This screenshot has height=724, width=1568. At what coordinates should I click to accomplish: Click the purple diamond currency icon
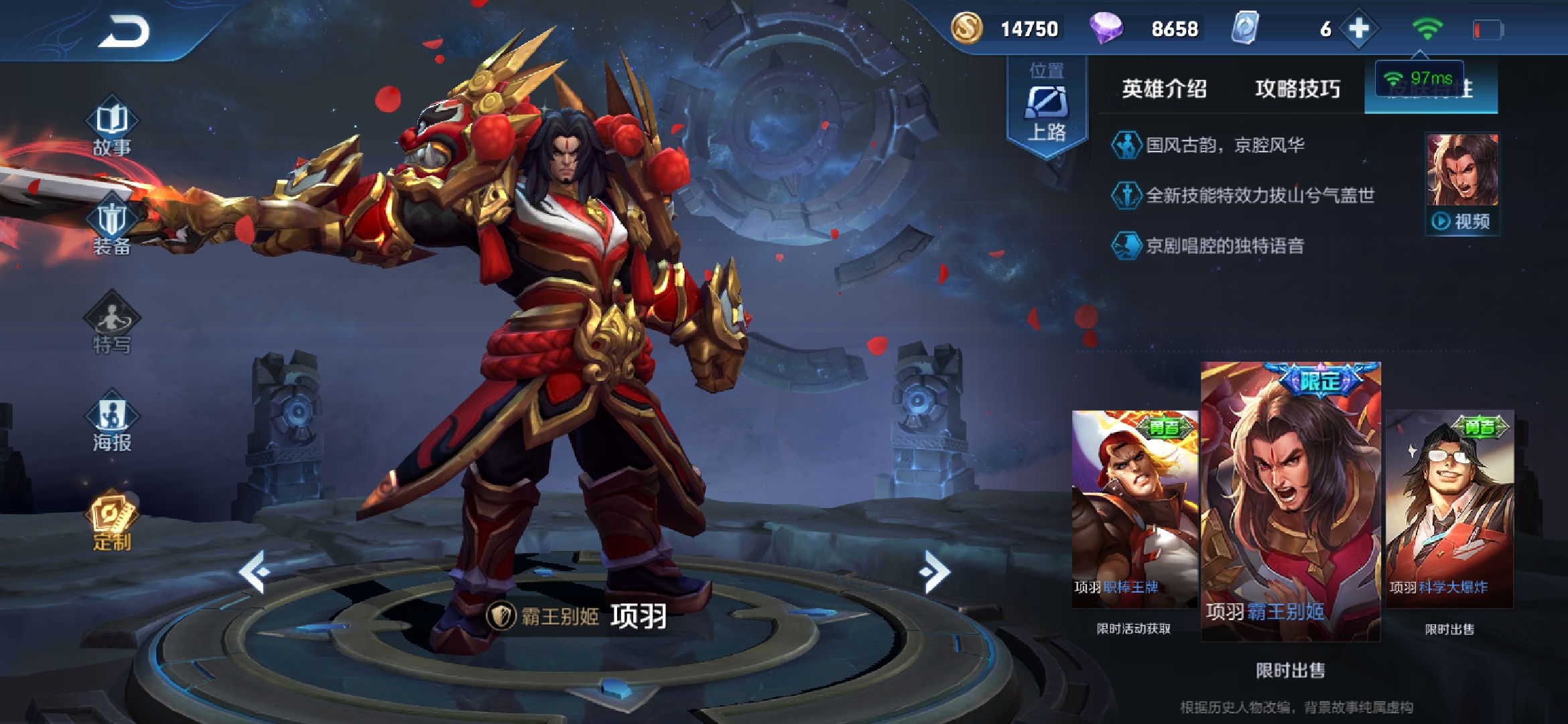pos(1106,29)
